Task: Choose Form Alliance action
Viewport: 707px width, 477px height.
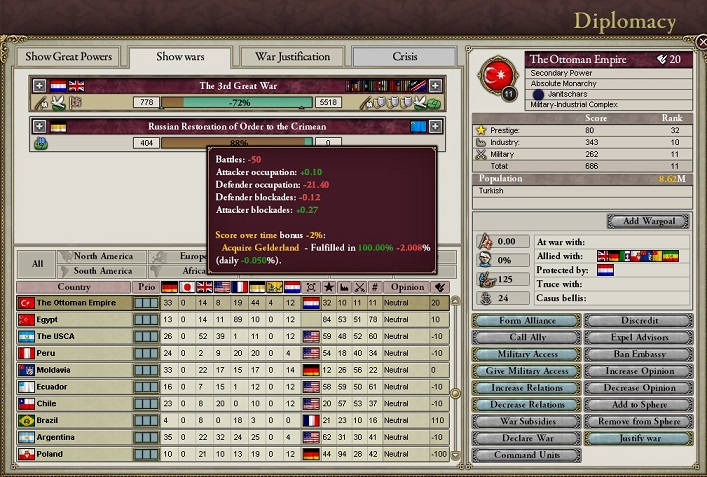Action: 525,321
